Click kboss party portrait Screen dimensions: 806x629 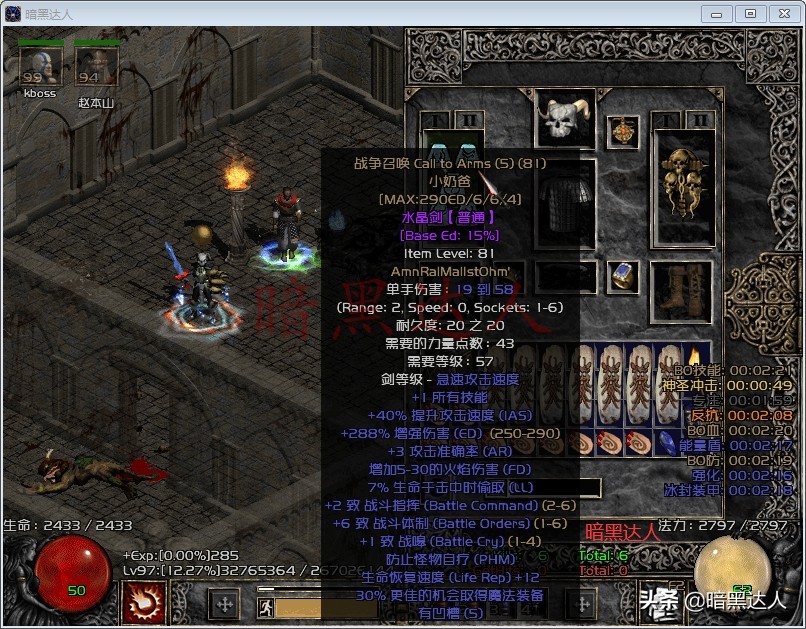click(40, 66)
